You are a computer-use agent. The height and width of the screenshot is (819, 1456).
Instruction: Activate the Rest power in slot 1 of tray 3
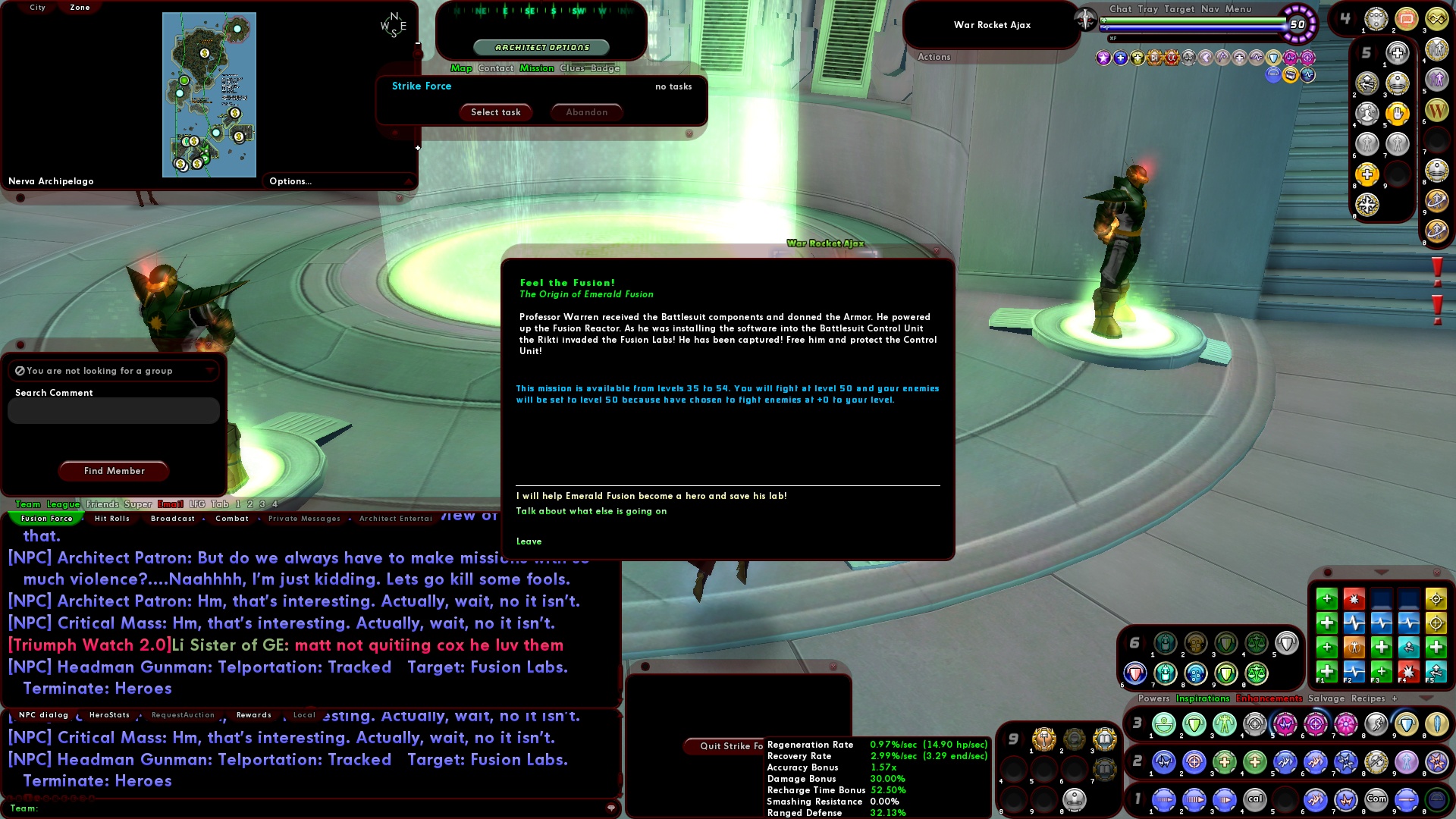(x=1163, y=724)
